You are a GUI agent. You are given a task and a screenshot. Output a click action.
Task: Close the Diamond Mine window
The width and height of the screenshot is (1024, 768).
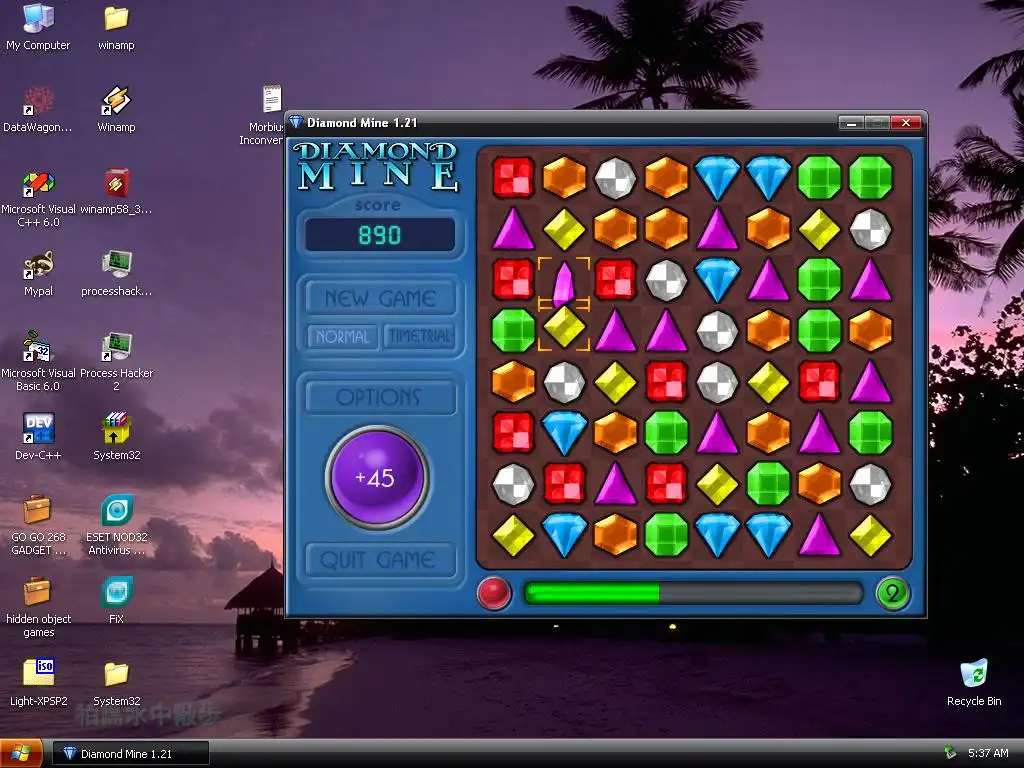click(x=906, y=123)
